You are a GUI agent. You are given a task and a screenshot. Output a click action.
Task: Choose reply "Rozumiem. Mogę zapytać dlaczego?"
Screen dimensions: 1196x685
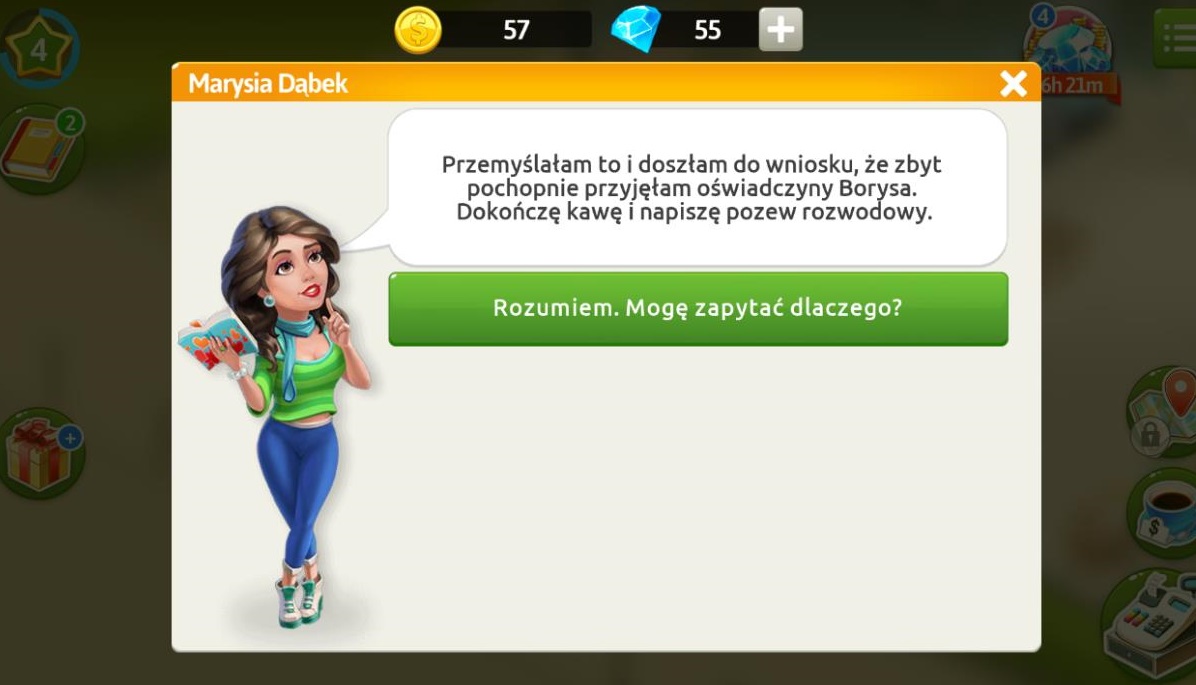pyautogui.click(x=697, y=308)
